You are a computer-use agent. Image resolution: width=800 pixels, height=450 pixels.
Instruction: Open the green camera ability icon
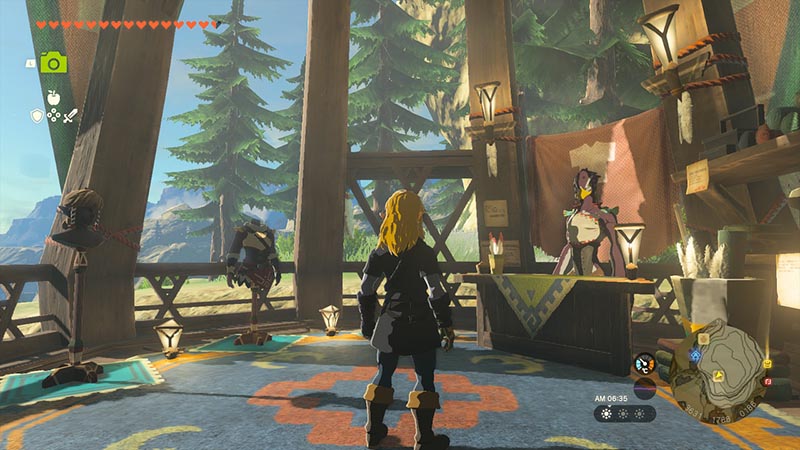[54, 63]
